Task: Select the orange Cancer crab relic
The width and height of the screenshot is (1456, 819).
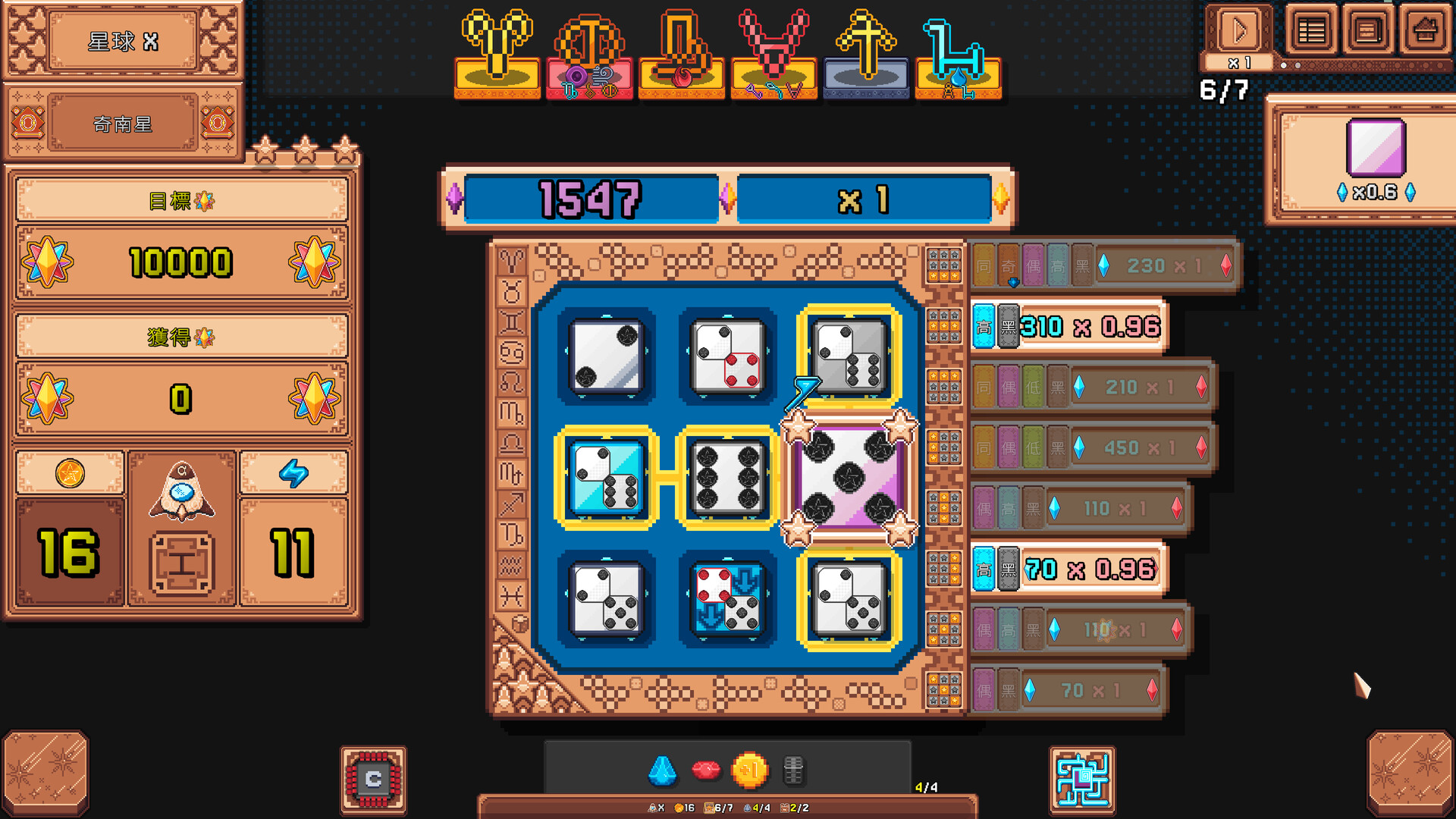Action: click(x=590, y=55)
